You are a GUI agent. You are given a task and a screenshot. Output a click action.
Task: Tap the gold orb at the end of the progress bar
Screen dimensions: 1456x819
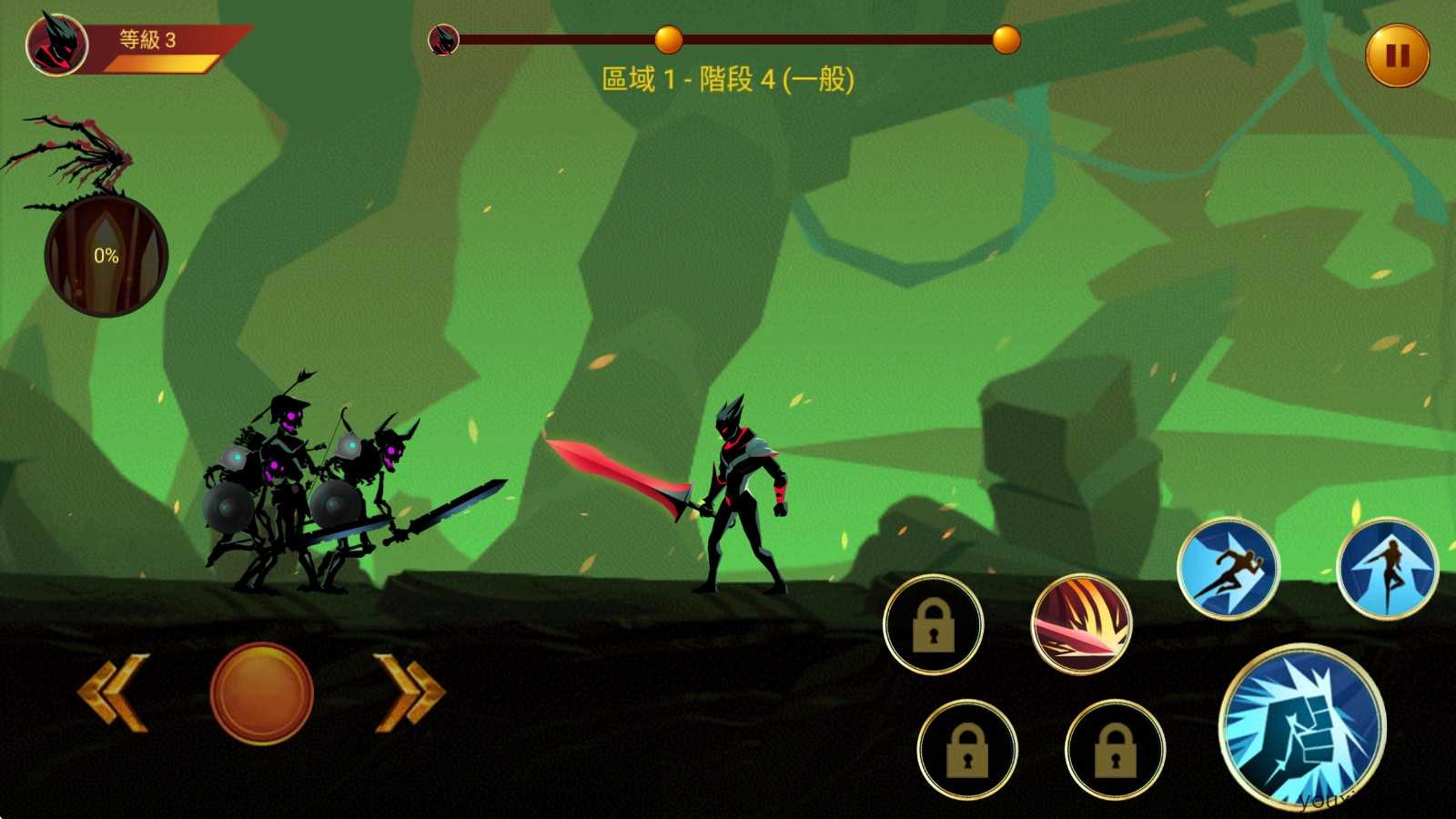(x=1006, y=40)
